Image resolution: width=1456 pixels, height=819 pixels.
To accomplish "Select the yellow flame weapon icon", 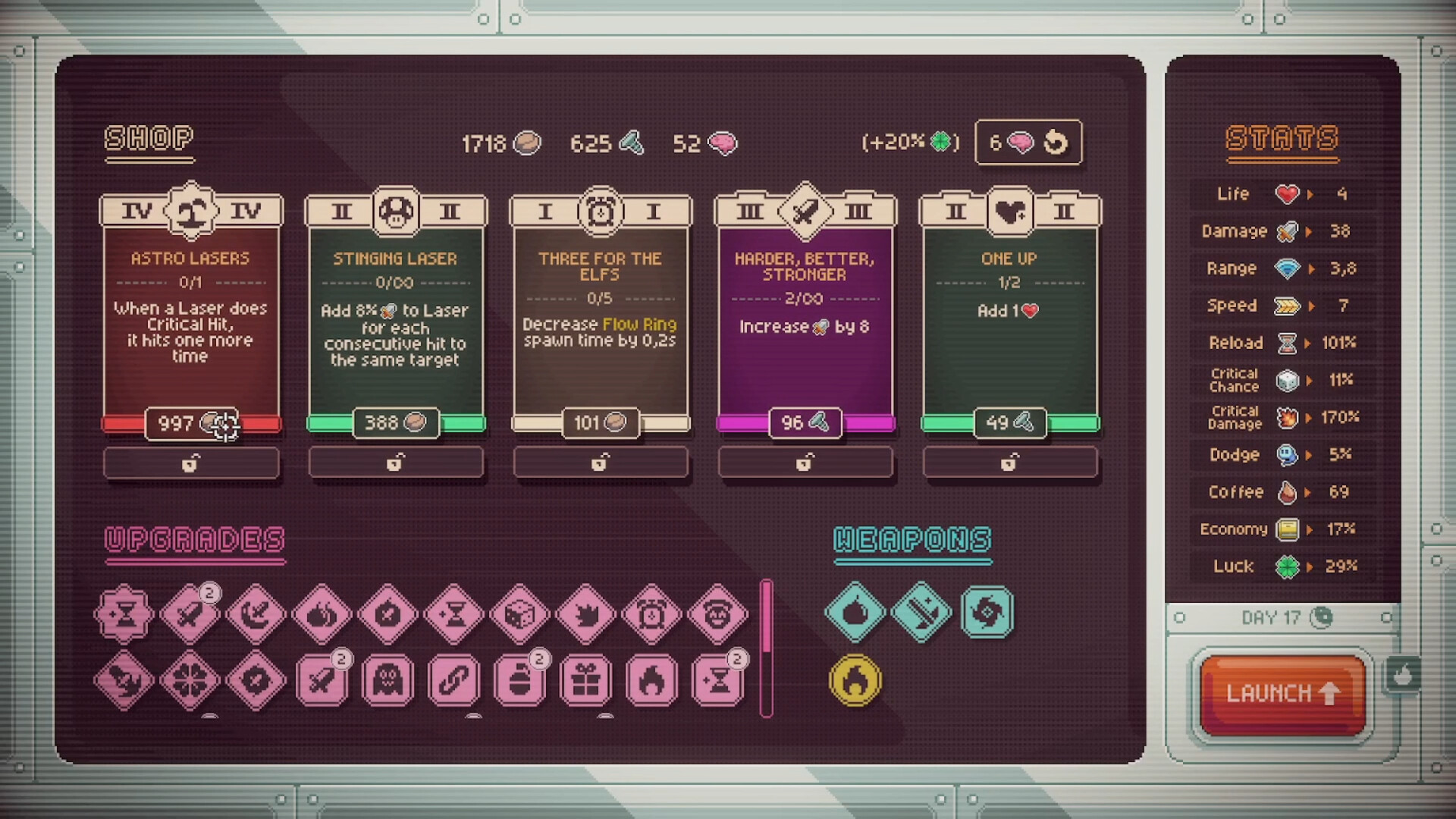I will point(855,680).
